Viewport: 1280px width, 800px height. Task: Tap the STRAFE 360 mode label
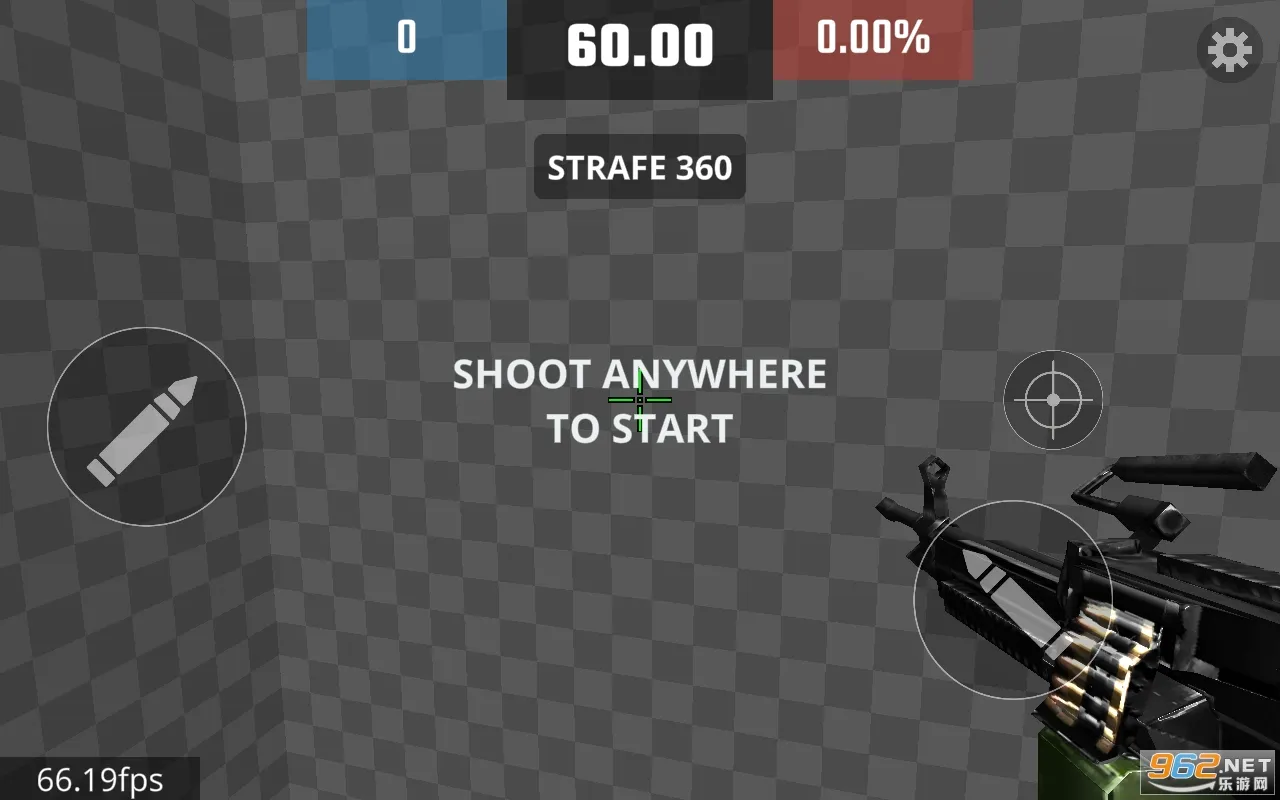(640, 167)
